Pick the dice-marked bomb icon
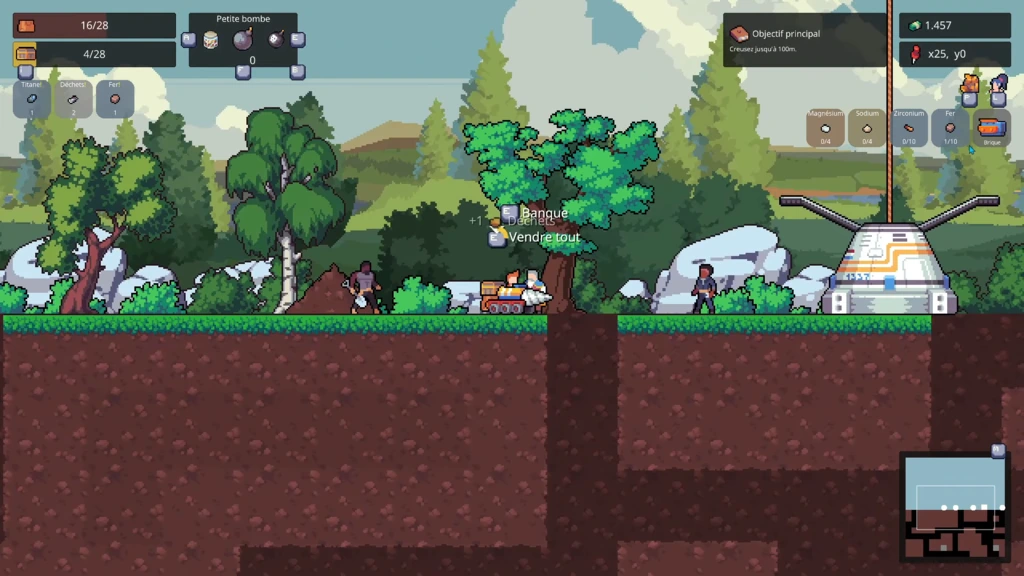This screenshot has width=1024, height=576. [274, 40]
